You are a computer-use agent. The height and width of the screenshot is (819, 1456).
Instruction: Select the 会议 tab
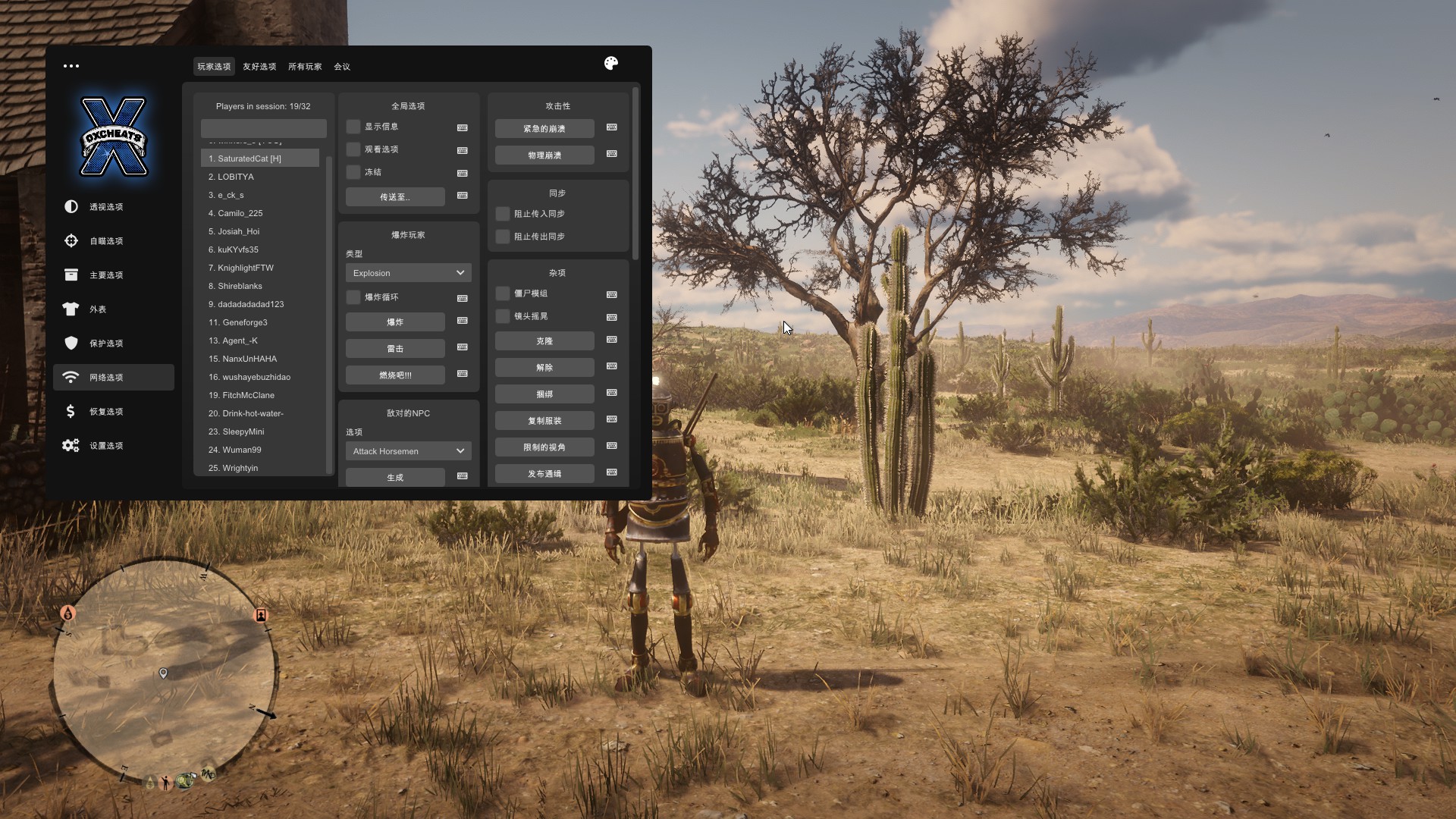point(342,67)
